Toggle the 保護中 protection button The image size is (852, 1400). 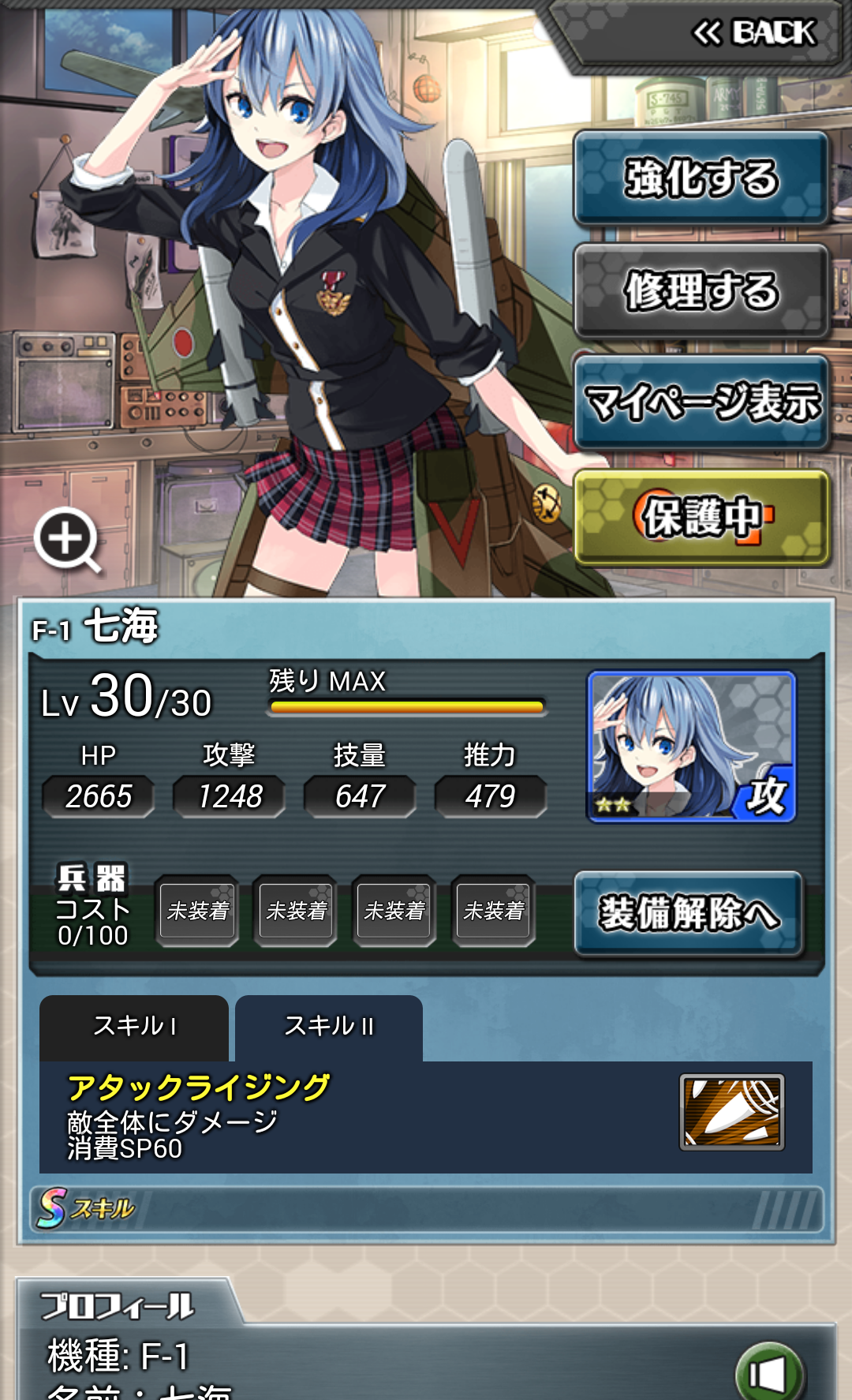(701, 518)
